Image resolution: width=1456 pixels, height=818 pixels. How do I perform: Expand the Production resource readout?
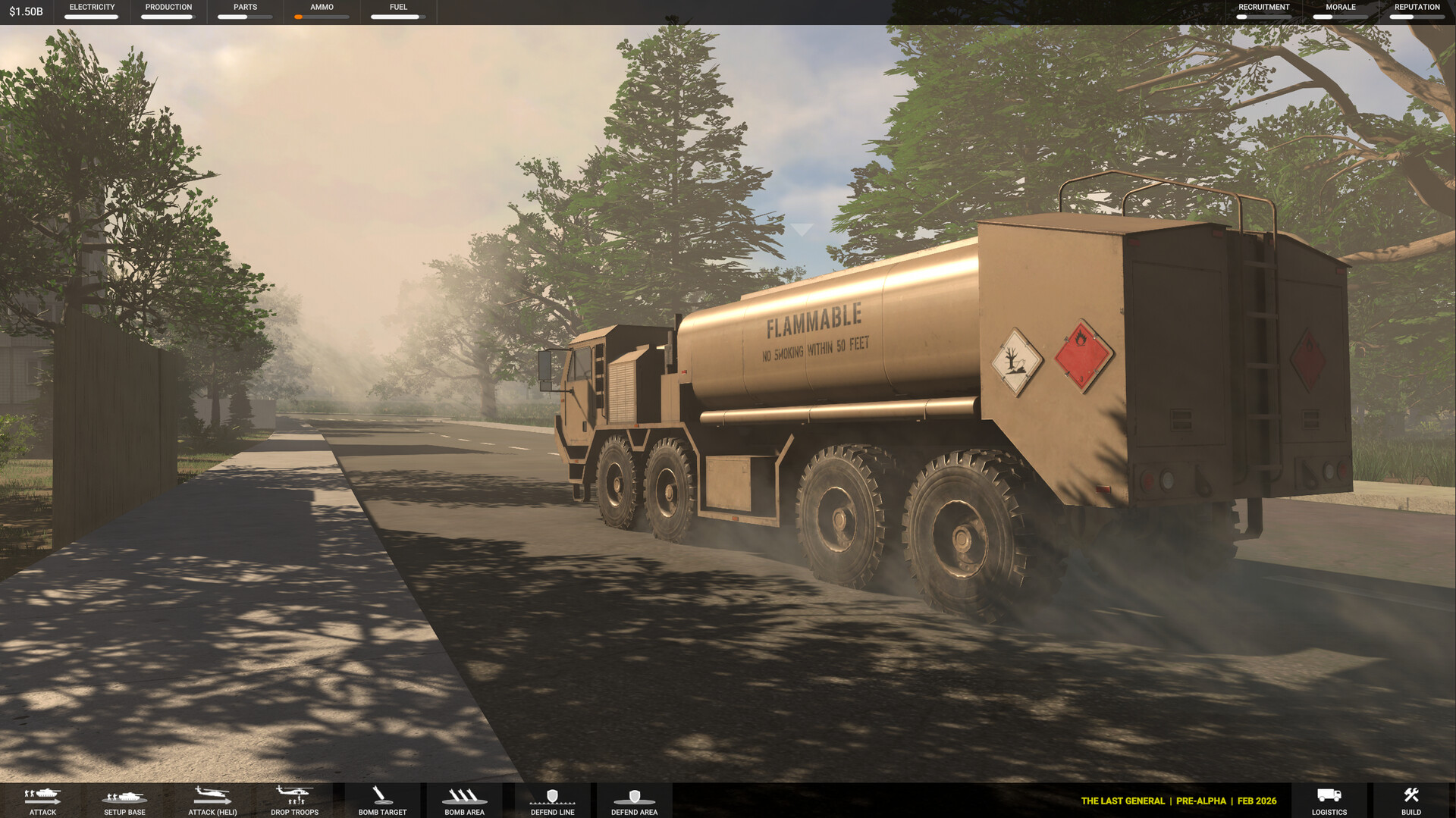pos(168,11)
